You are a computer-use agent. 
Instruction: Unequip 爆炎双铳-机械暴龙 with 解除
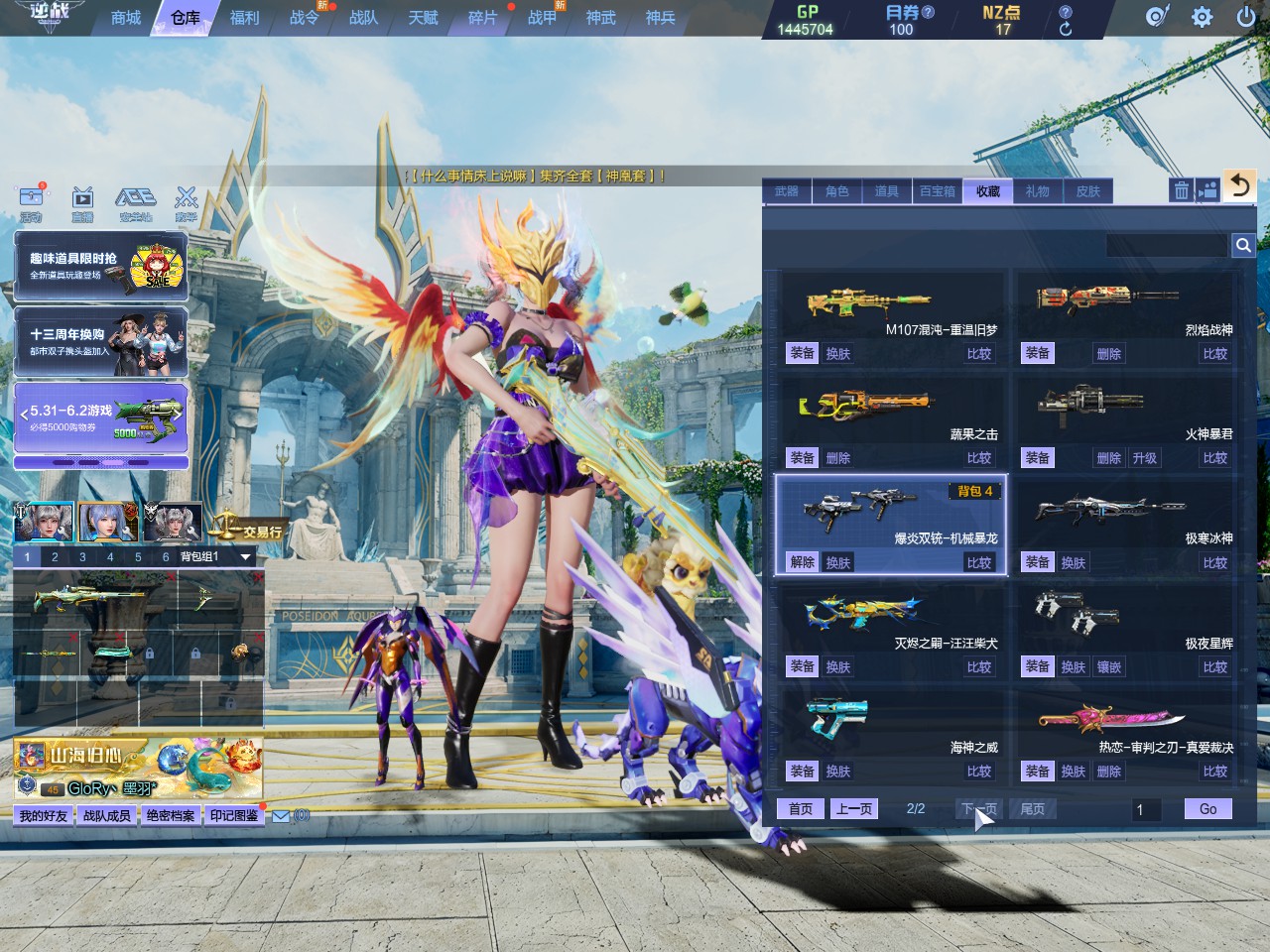pyautogui.click(x=802, y=562)
